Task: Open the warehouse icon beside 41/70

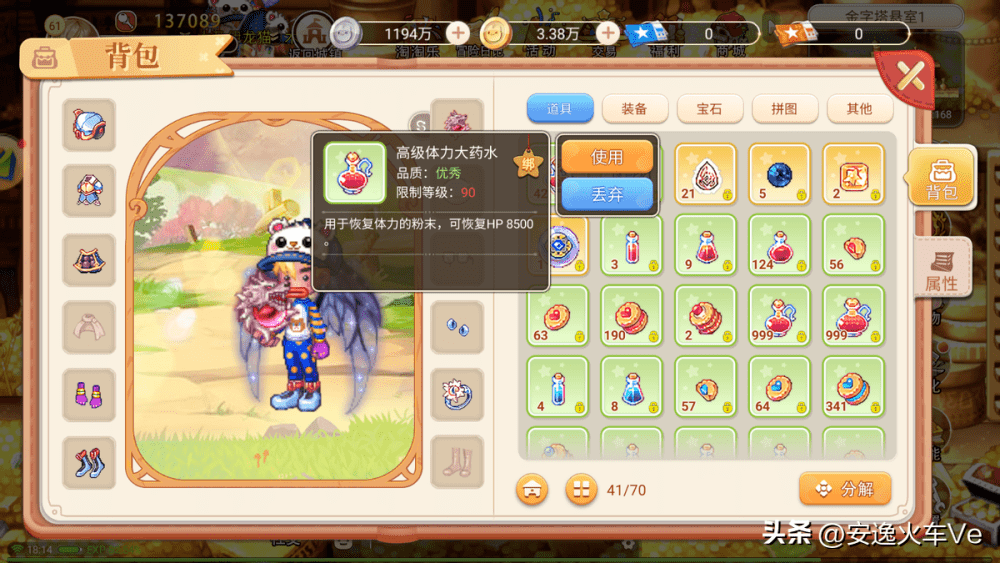Action: [532, 489]
